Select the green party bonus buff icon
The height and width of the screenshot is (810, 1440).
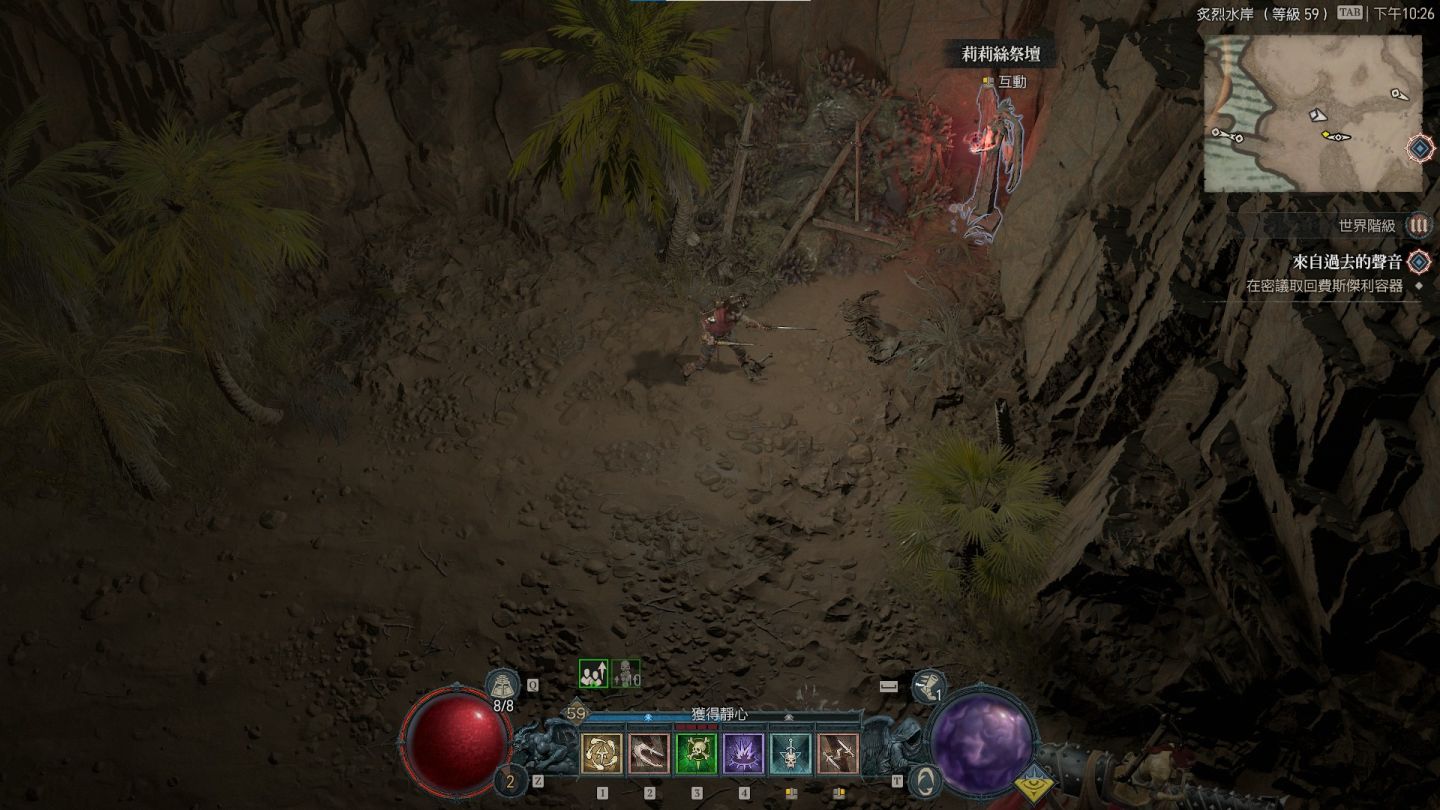(593, 675)
